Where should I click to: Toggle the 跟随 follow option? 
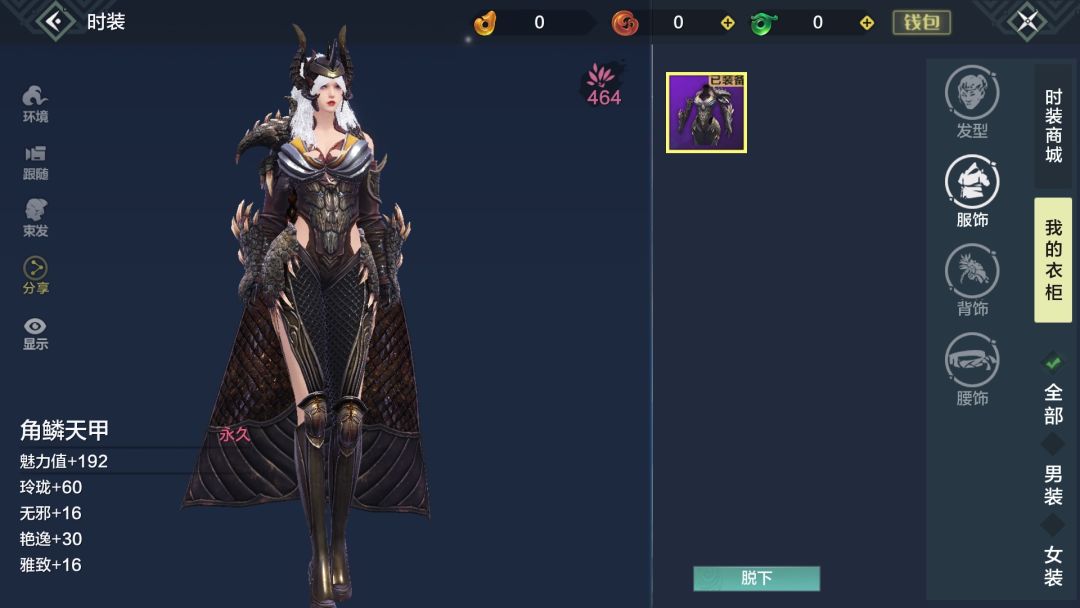click(x=36, y=161)
